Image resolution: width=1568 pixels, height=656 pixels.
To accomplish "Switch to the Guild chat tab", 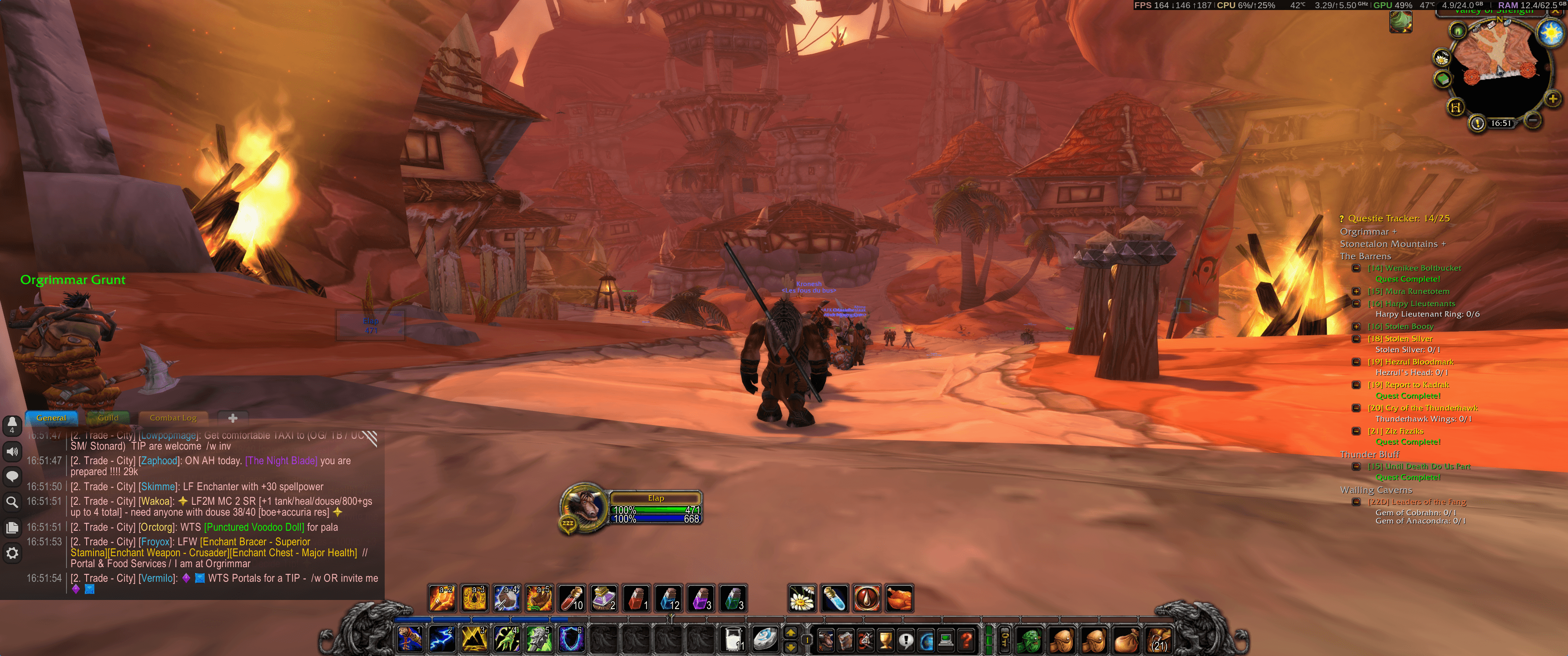I will 108,418.
